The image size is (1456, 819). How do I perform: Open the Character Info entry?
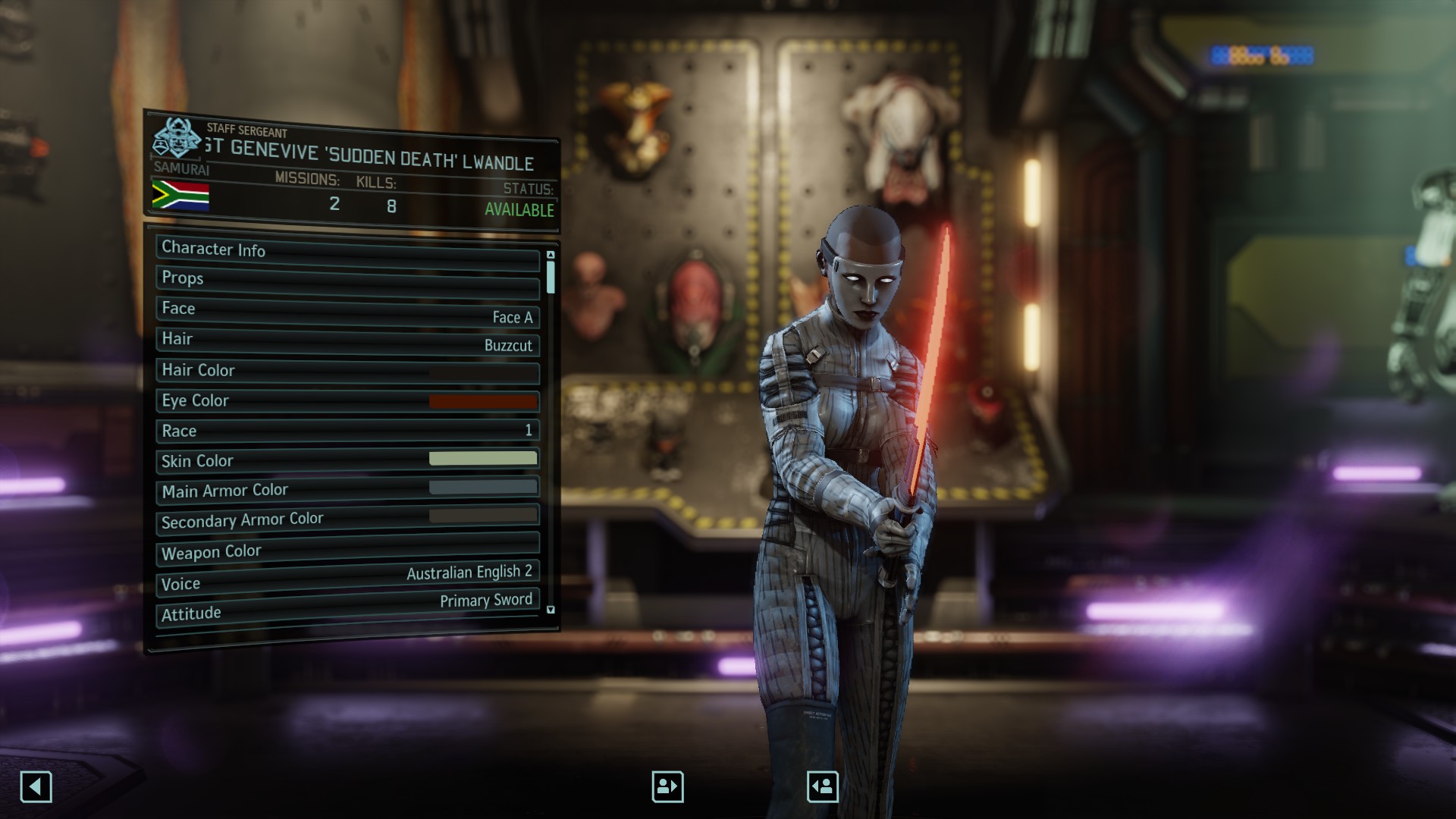(x=347, y=253)
